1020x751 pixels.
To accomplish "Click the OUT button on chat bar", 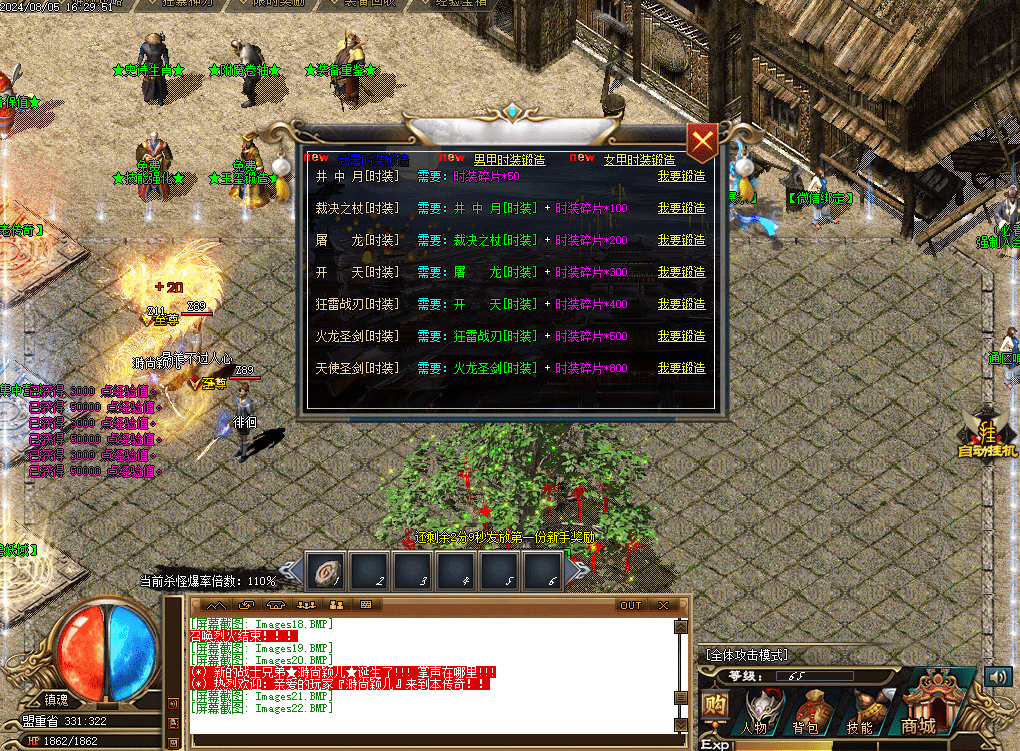I will tap(630, 605).
